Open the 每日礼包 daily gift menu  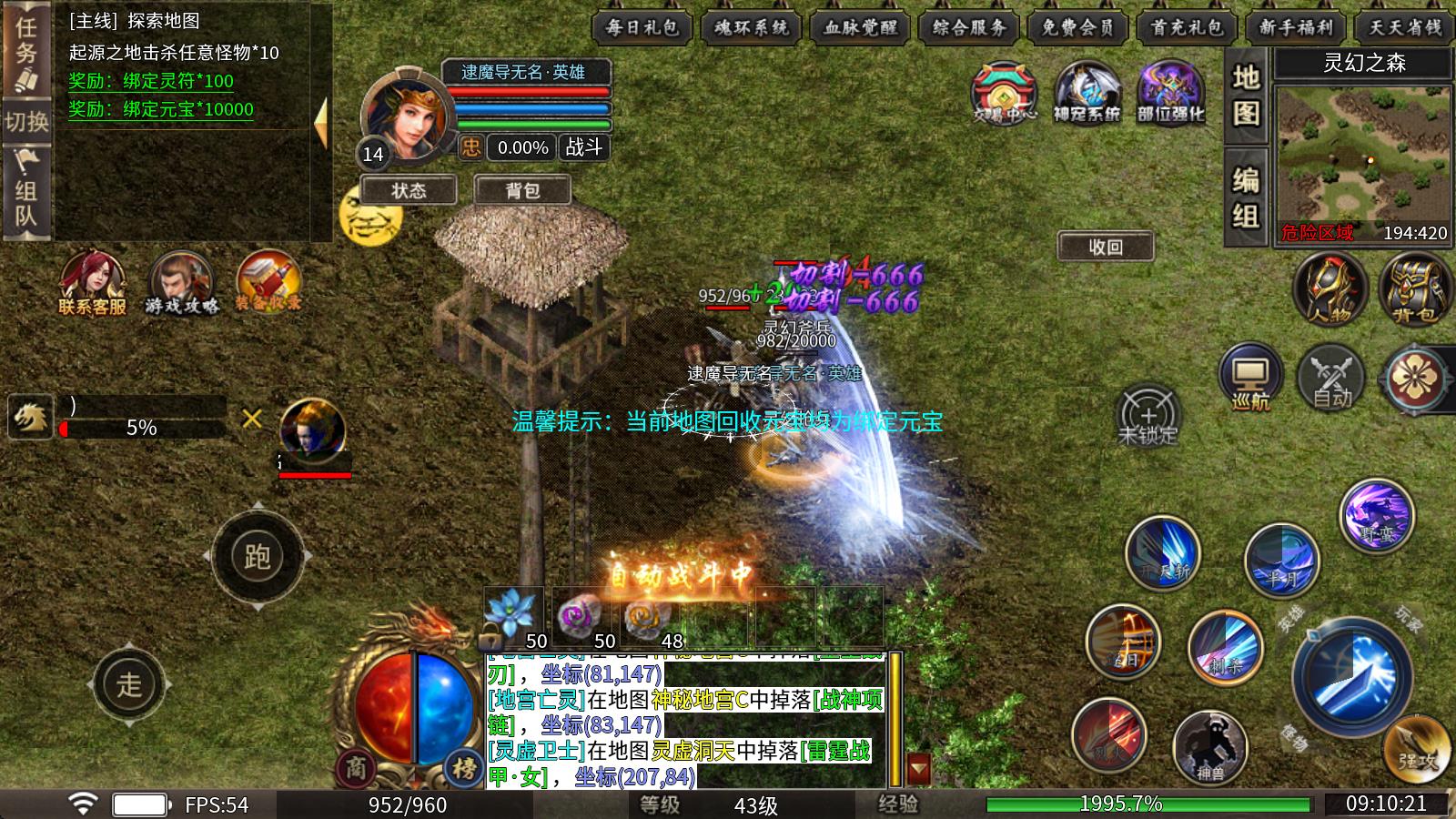coord(642,27)
